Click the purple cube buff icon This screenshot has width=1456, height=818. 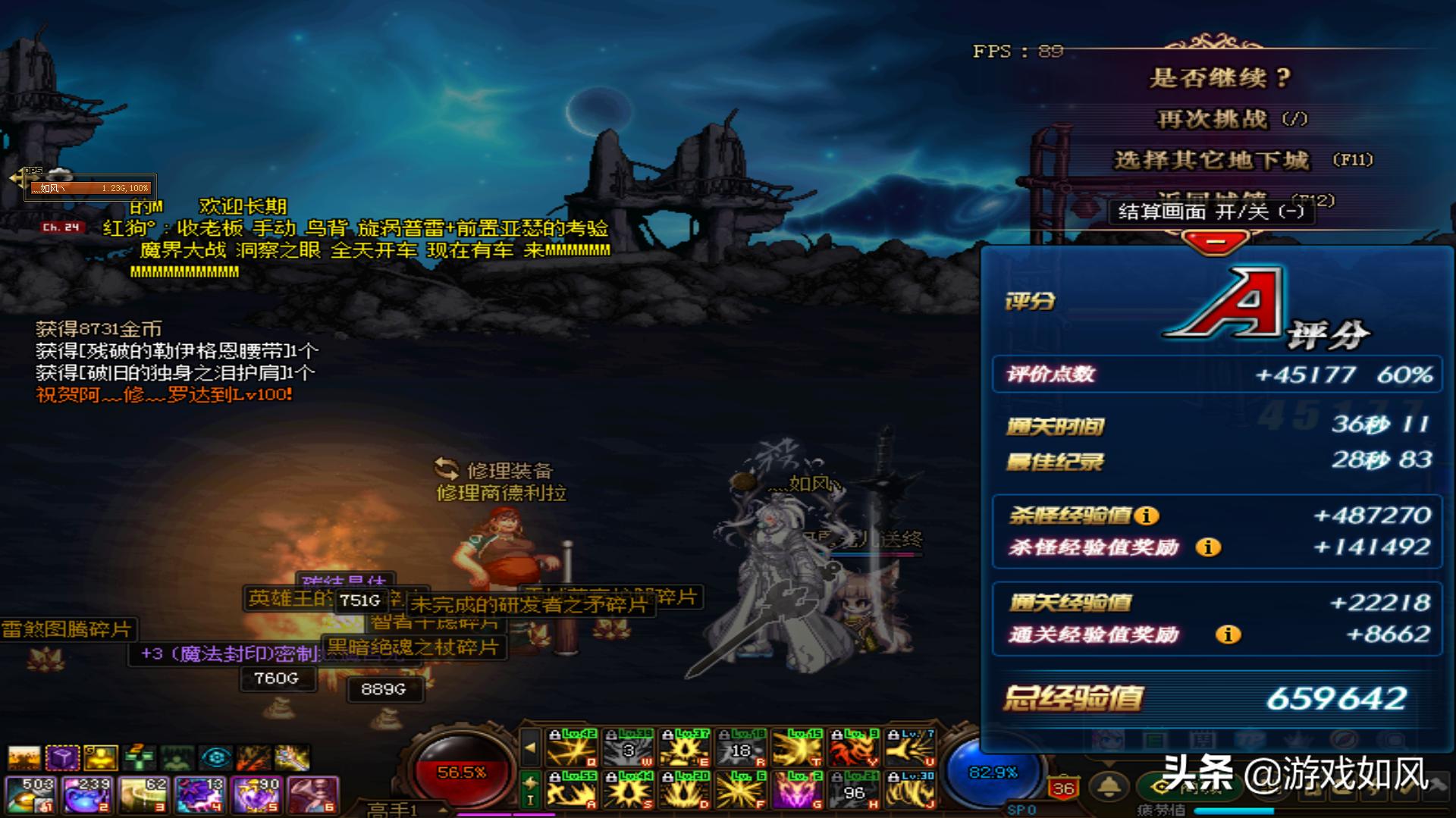click(62, 757)
